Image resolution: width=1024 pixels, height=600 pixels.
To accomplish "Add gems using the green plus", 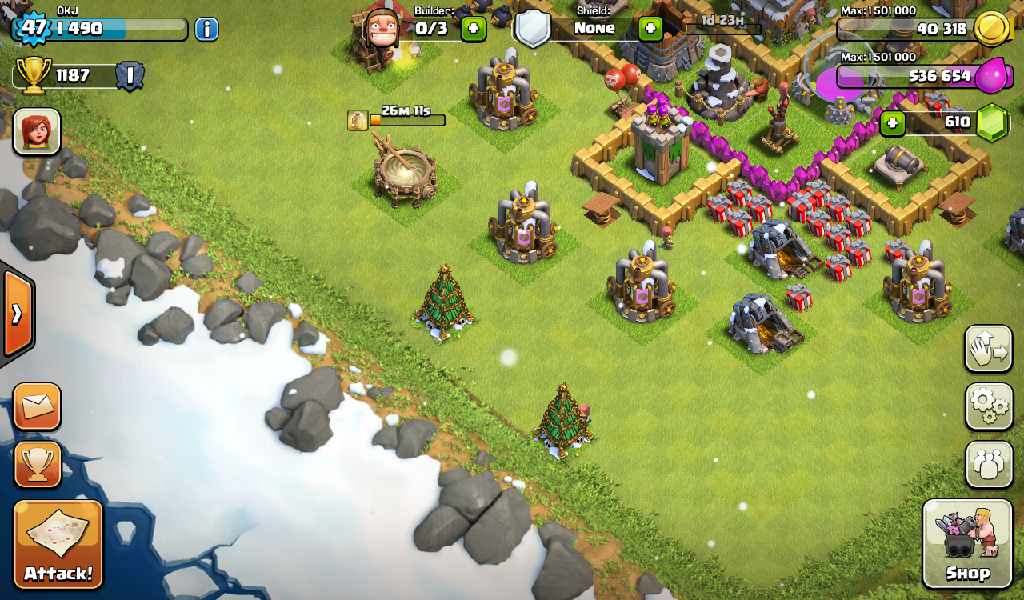I will (x=893, y=123).
